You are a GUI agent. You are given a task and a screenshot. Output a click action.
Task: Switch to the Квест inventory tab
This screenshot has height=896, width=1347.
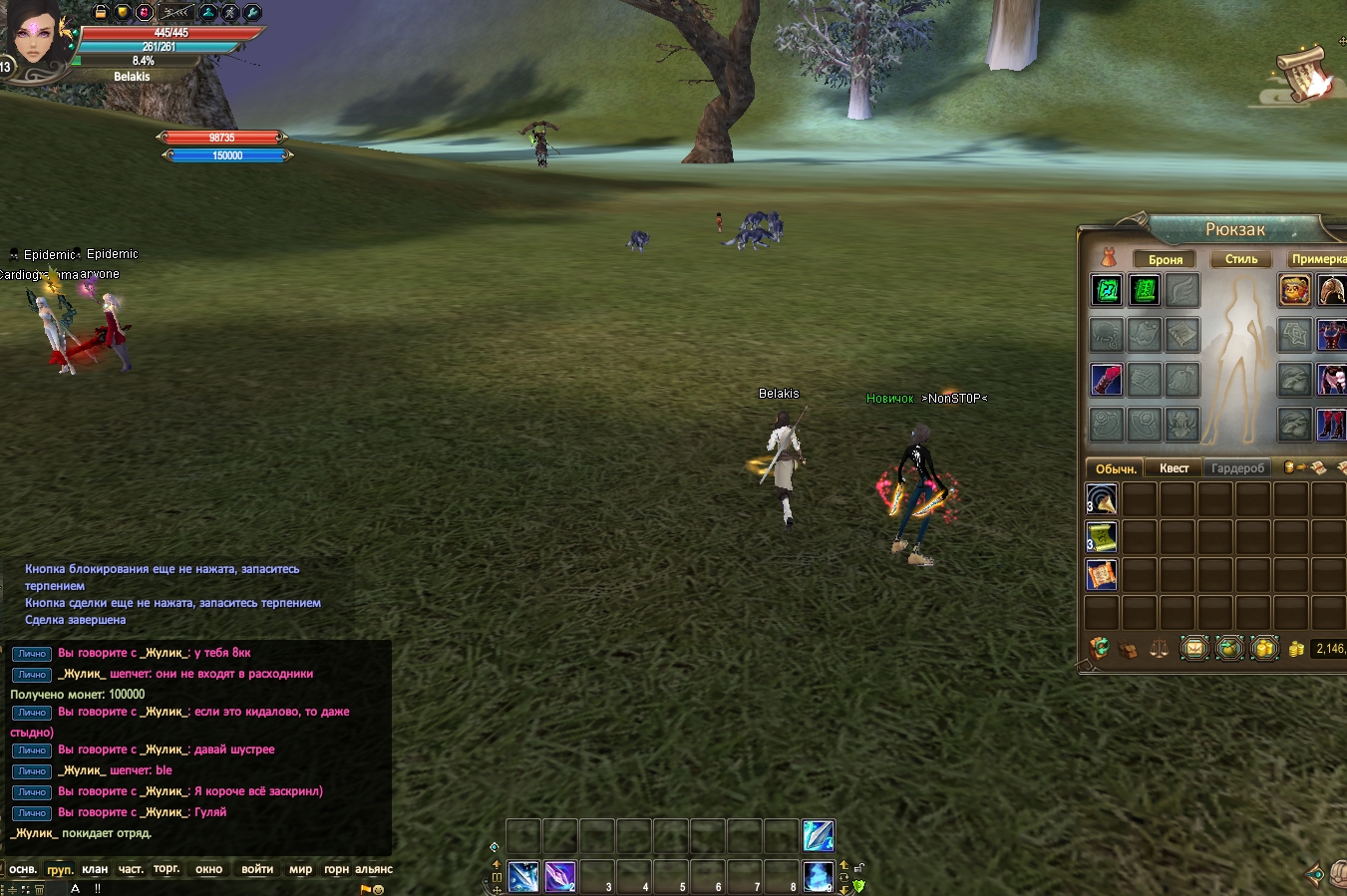pos(1174,468)
